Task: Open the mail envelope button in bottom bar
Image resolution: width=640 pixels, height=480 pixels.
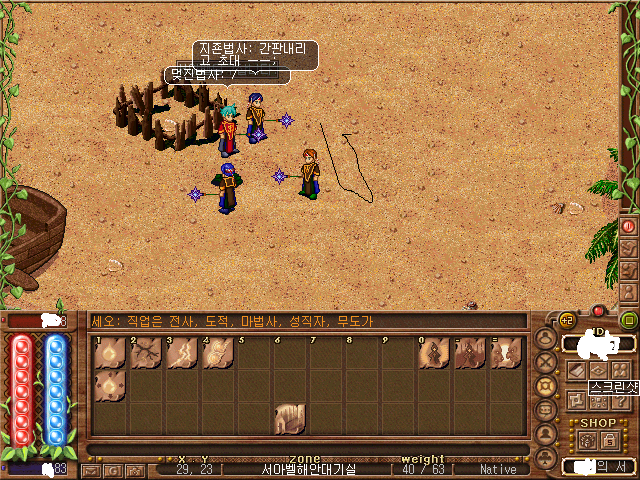Action: point(91,470)
